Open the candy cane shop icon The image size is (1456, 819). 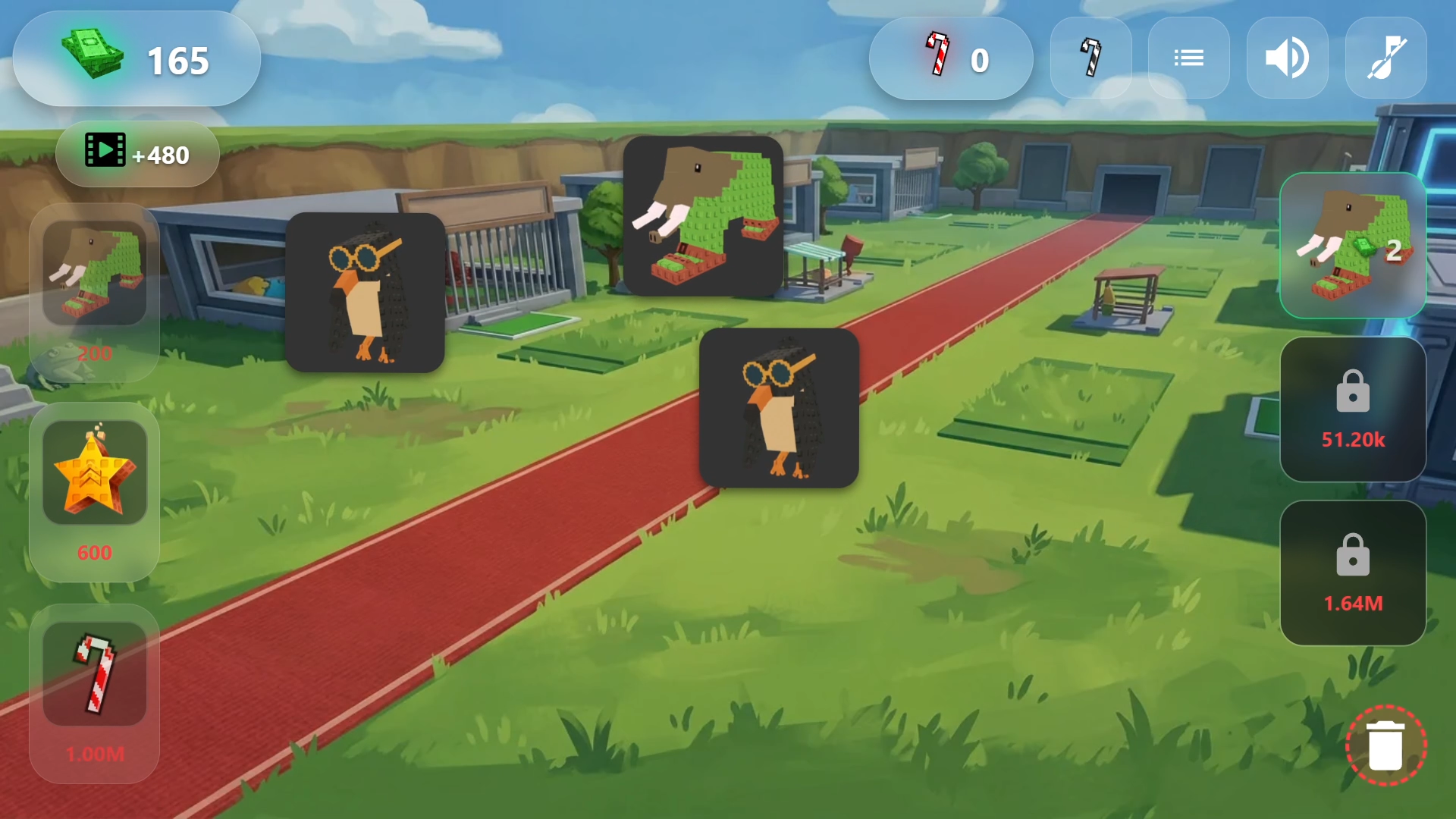point(1090,58)
